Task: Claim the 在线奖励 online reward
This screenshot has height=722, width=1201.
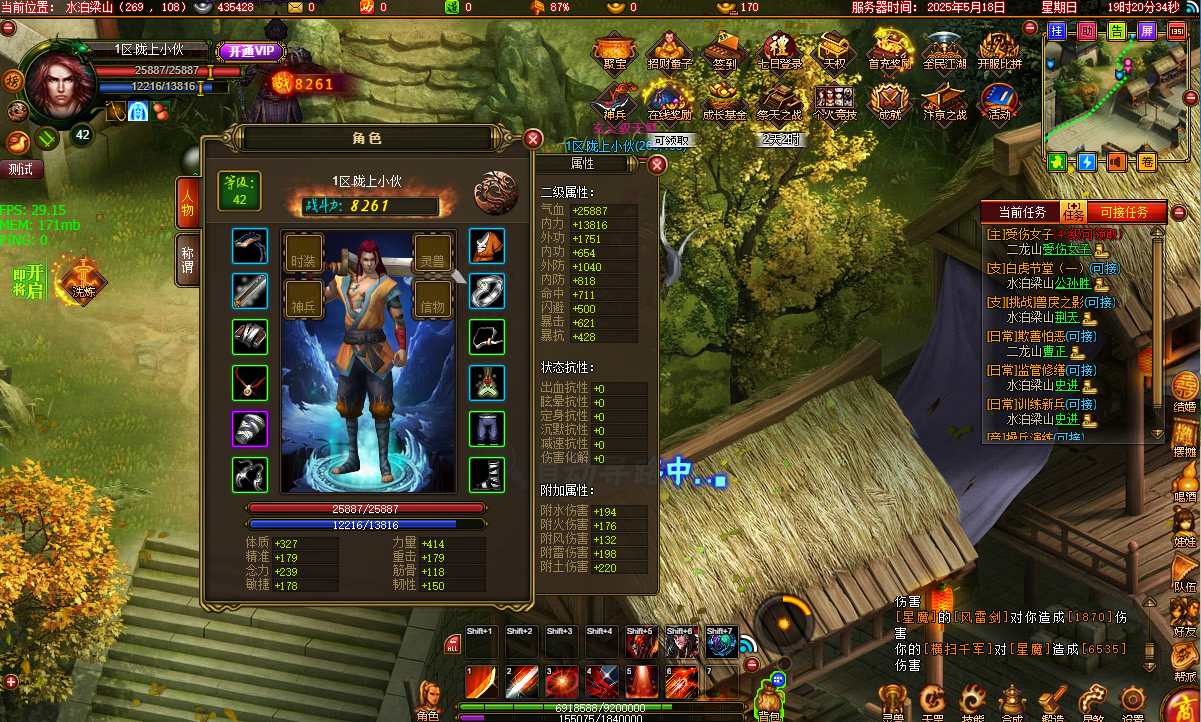Action: pyautogui.click(x=669, y=102)
